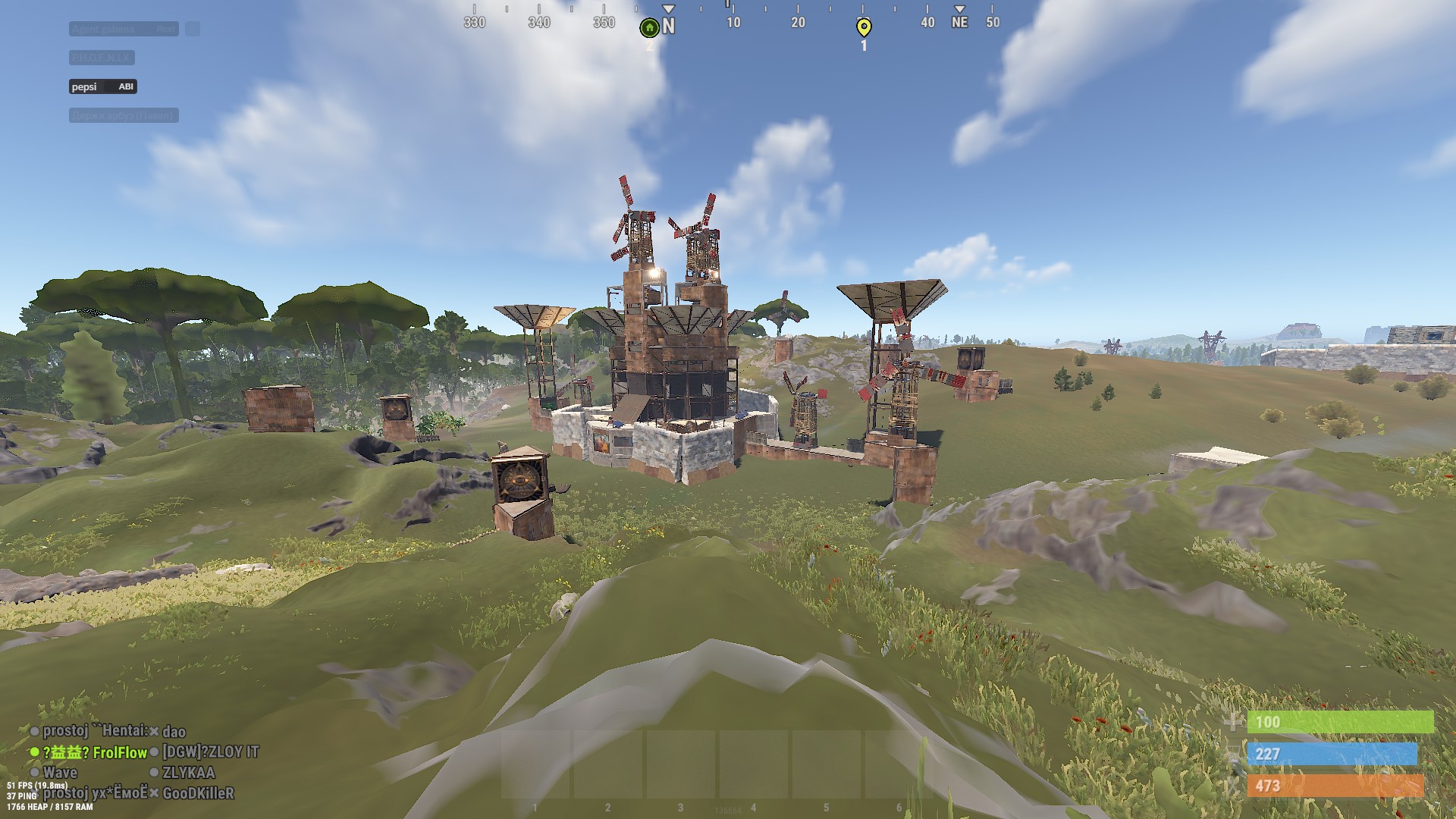Select FrolFlow in the player list
The height and width of the screenshot is (819, 1456).
coord(119,752)
